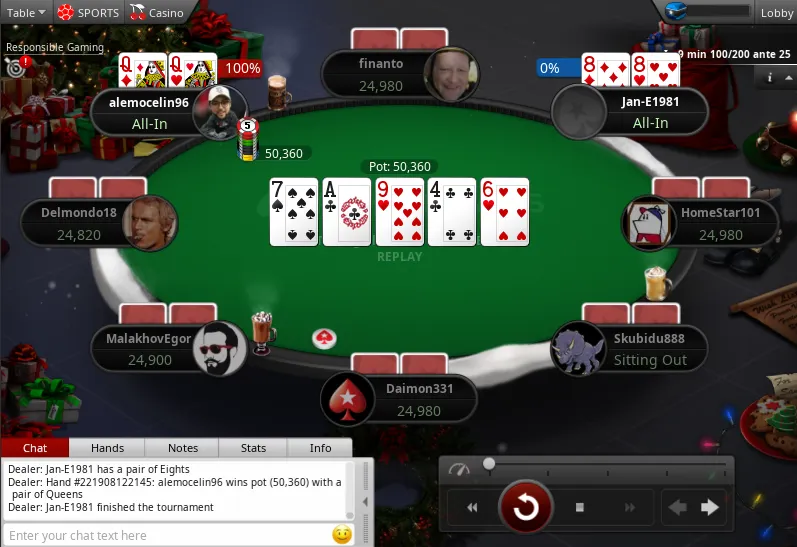This screenshot has height=547, width=797.
Task: Show the Notes tab
Action: click(183, 448)
